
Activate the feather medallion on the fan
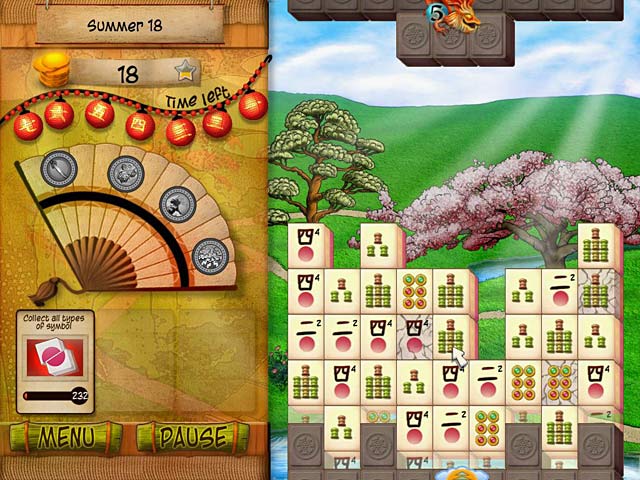(x=59, y=169)
